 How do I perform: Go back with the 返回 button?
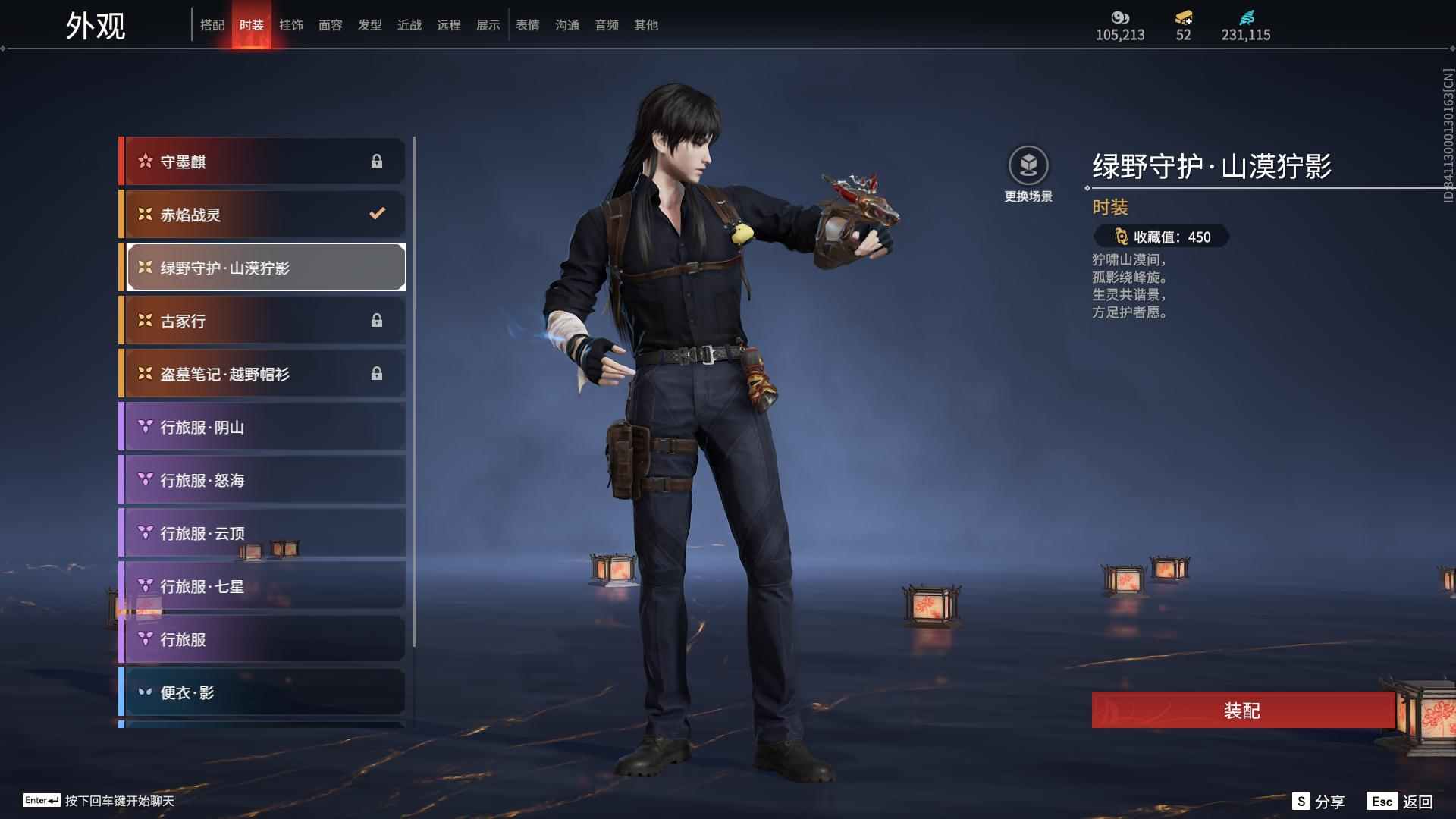pos(1401,802)
